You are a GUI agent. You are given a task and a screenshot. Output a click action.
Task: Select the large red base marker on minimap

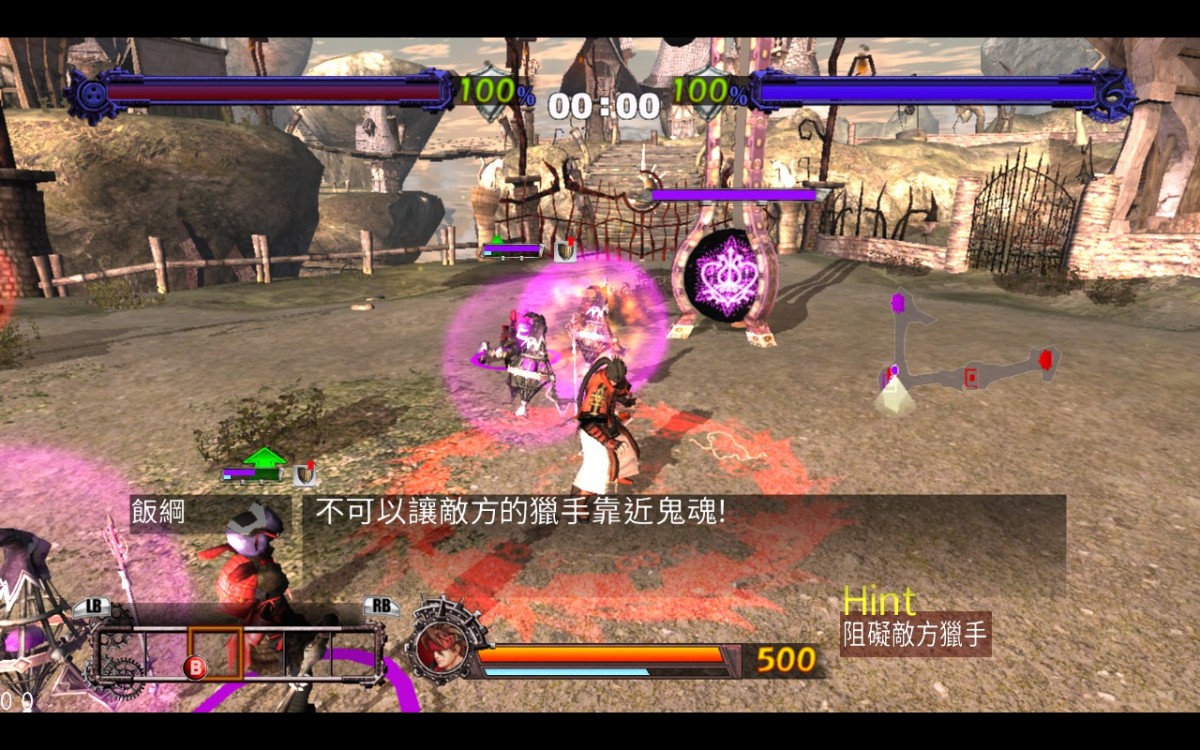pyautogui.click(x=1046, y=360)
